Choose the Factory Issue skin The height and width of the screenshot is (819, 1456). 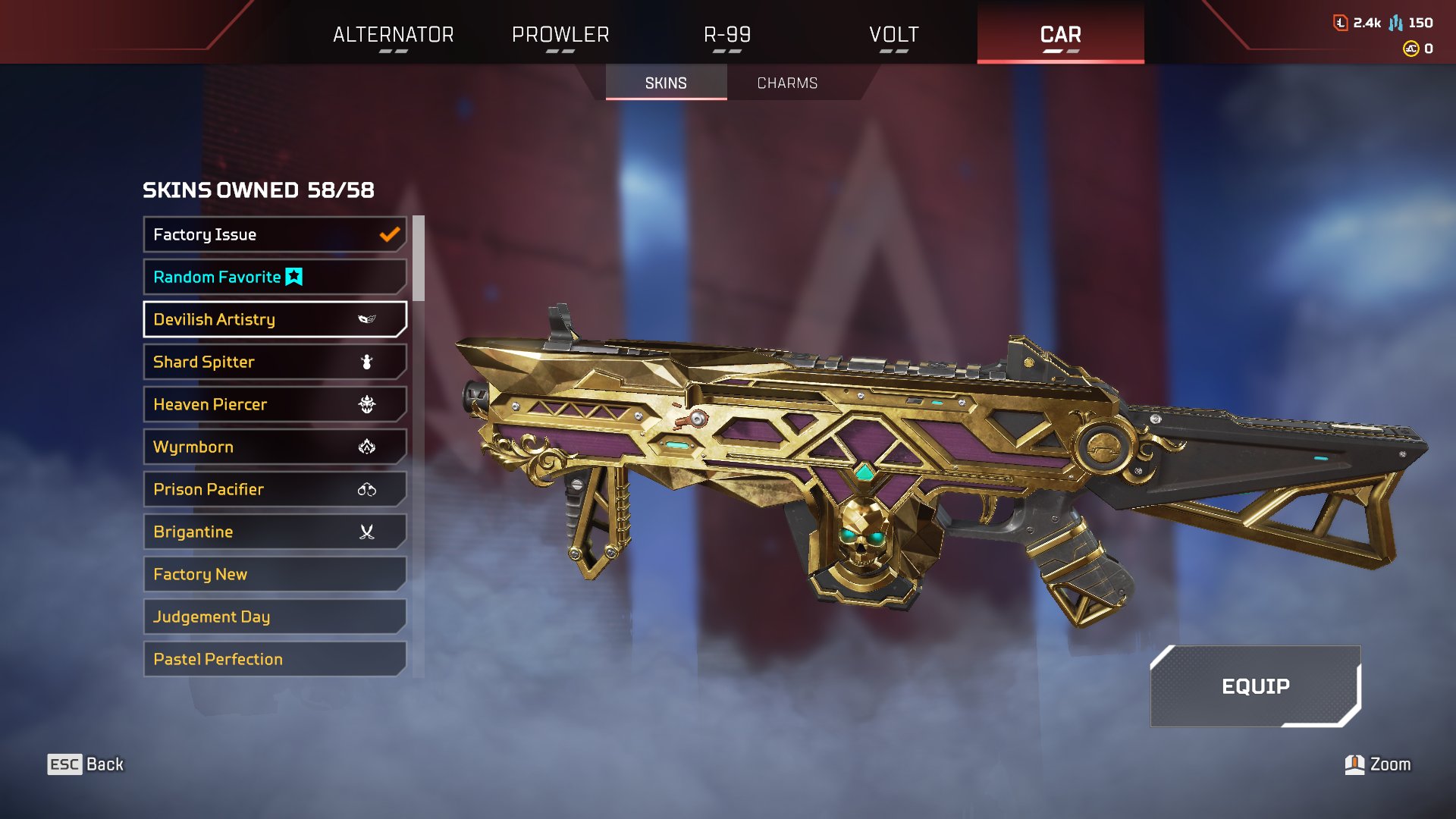pyautogui.click(x=275, y=234)
